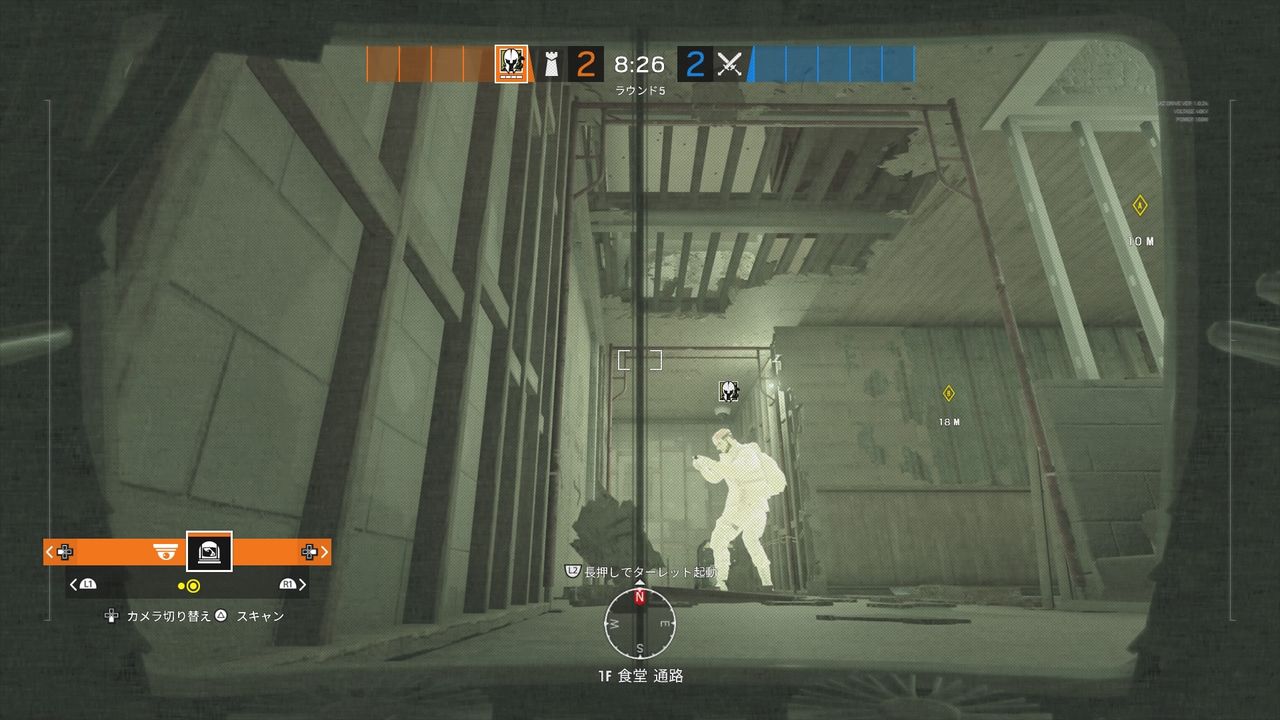Screen dimensions: 1280x720
Task: Click the skull scan marker above the enemy
Action: 728,391
